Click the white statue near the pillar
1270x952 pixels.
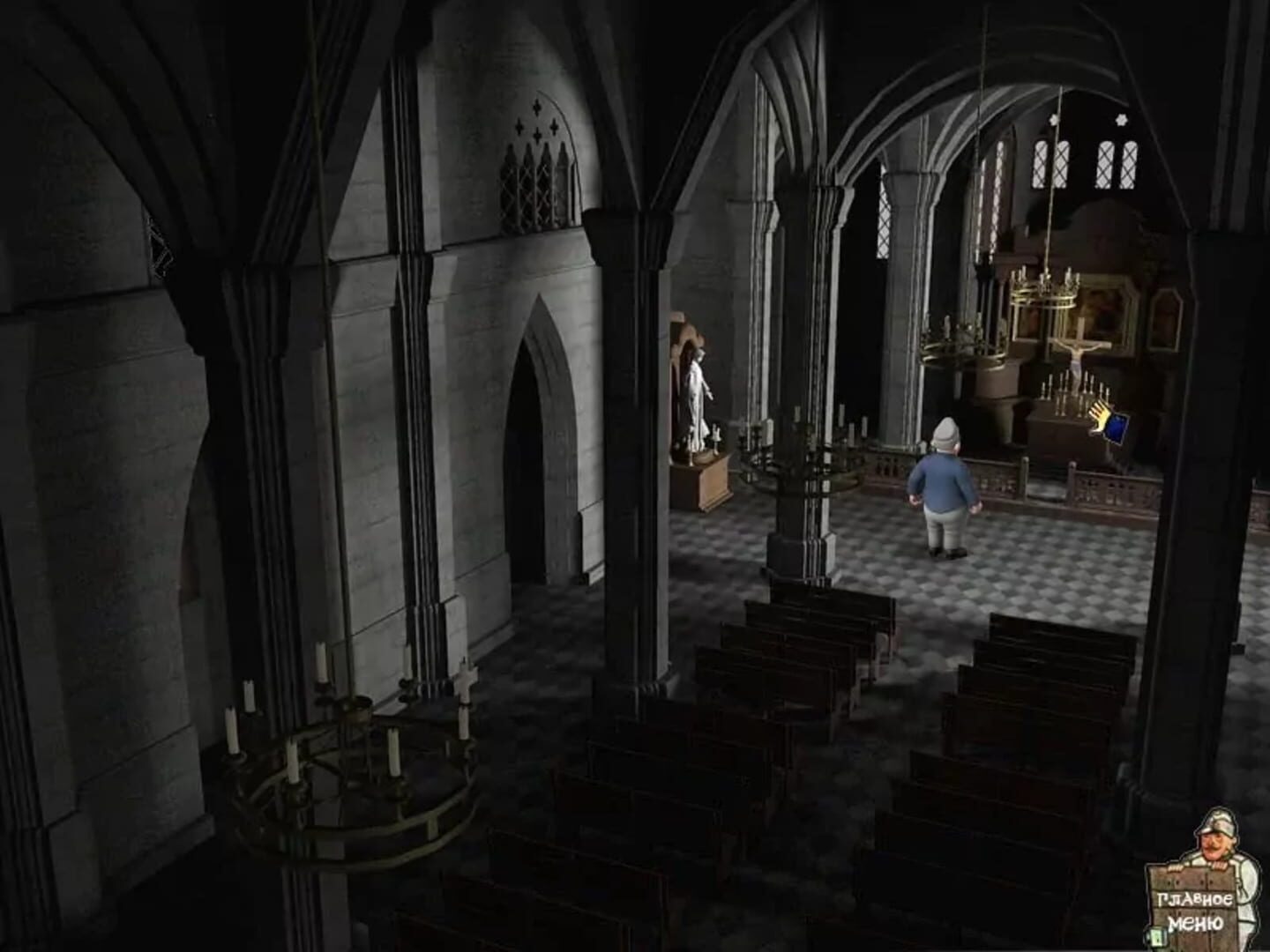pos(697,397)
